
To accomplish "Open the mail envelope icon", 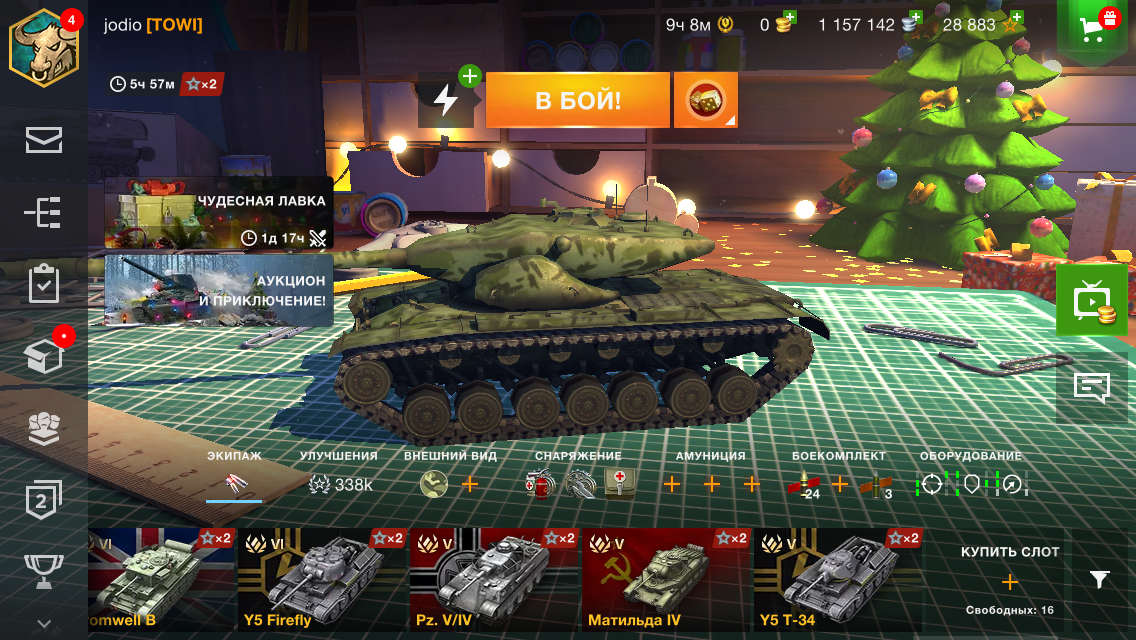I will pyautogui.click(x=43, y=141).
